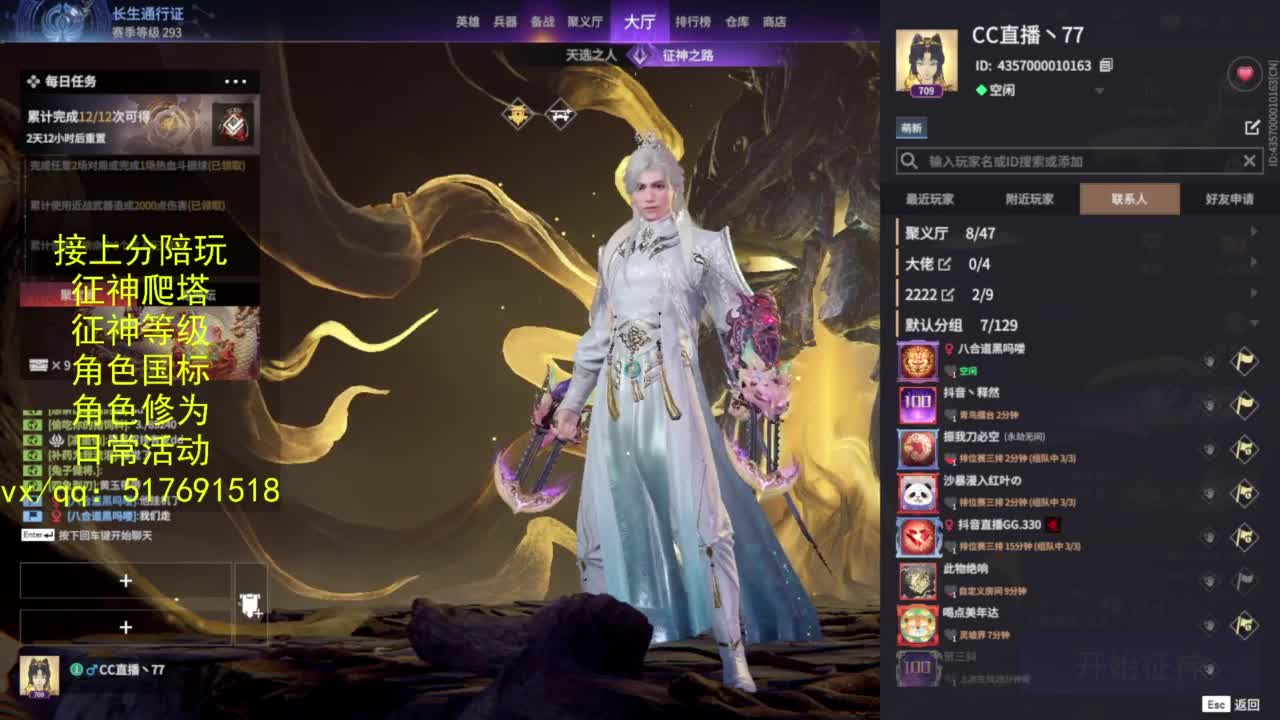Click the external link icon next to 大佬 group
The width and height of the screenshot is (1280, 720).
[x=943, y=264]
